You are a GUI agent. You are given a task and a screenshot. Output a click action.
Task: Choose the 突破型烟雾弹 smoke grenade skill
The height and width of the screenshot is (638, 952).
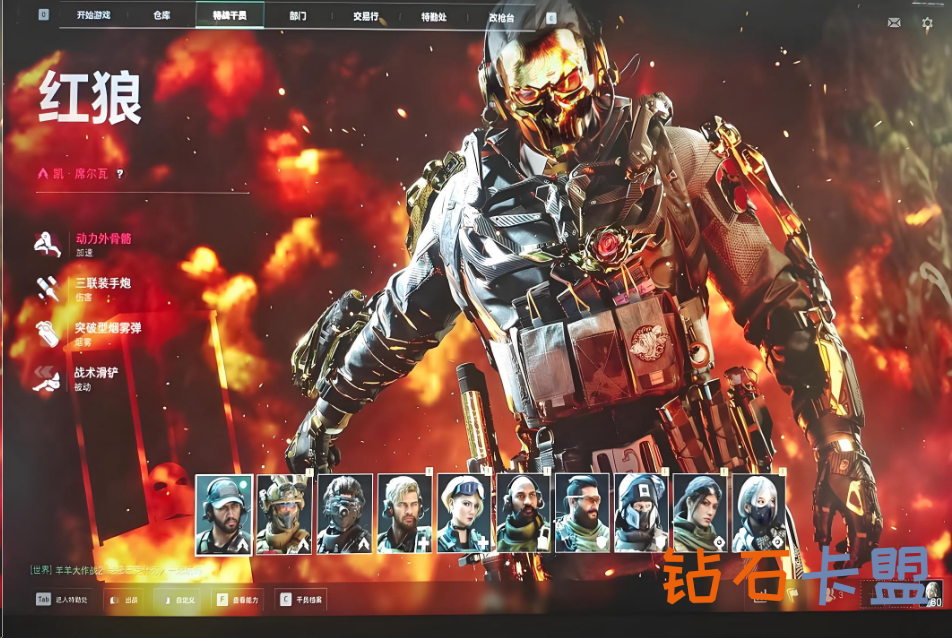(107, 329)
